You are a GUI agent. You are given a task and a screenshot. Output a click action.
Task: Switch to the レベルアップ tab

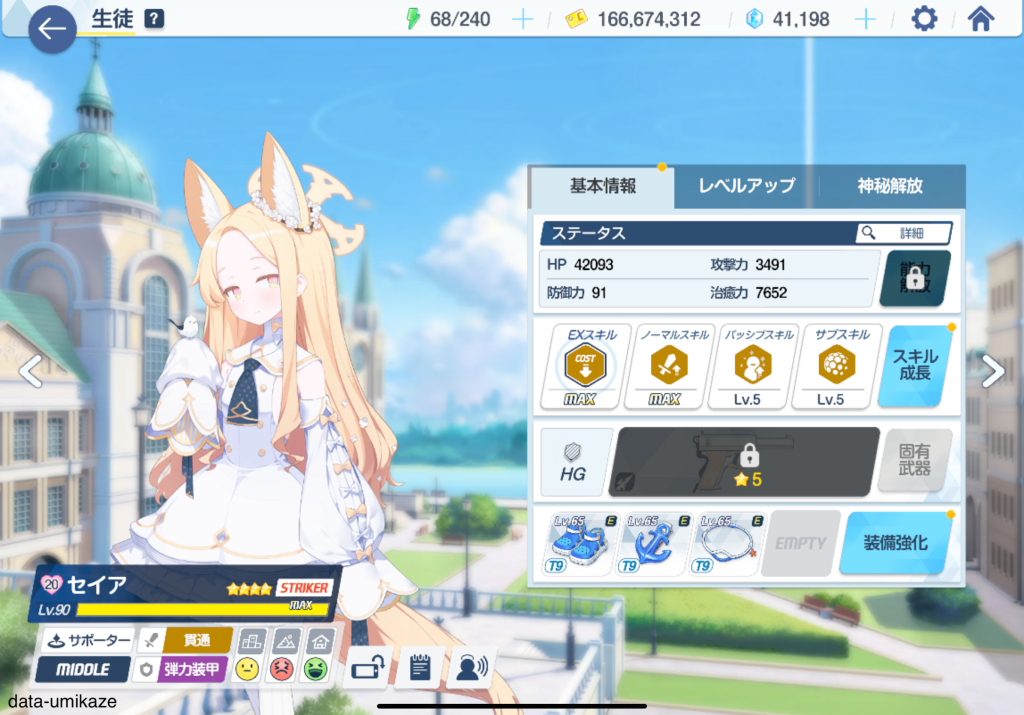point(746,186)
